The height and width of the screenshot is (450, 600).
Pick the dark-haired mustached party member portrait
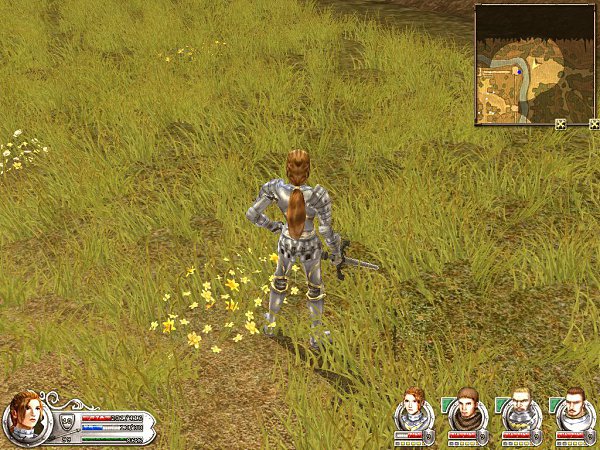(x=574, y=409)
